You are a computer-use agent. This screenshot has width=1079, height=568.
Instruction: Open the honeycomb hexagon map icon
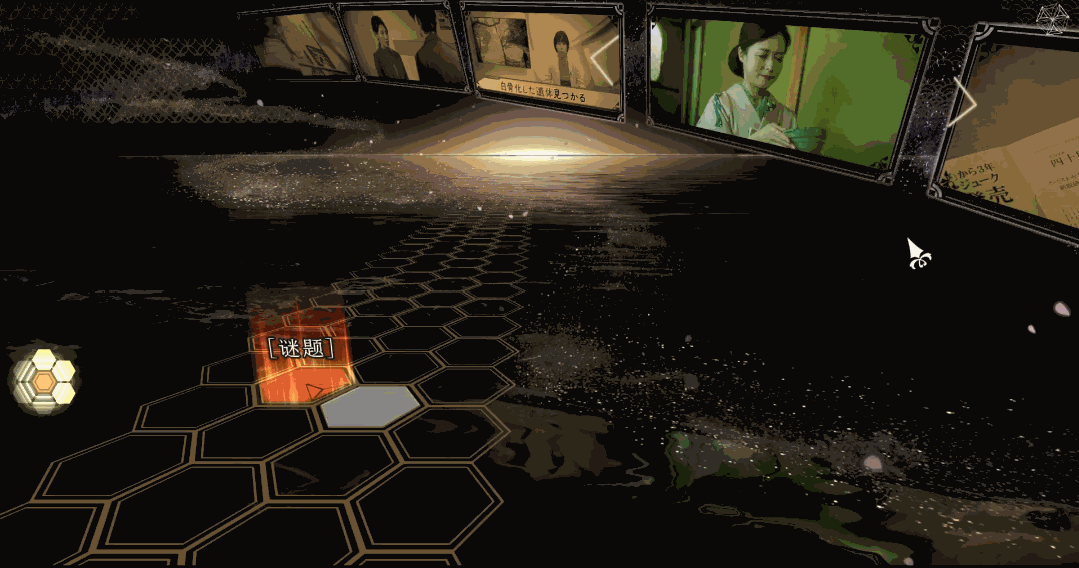[45, 379]
